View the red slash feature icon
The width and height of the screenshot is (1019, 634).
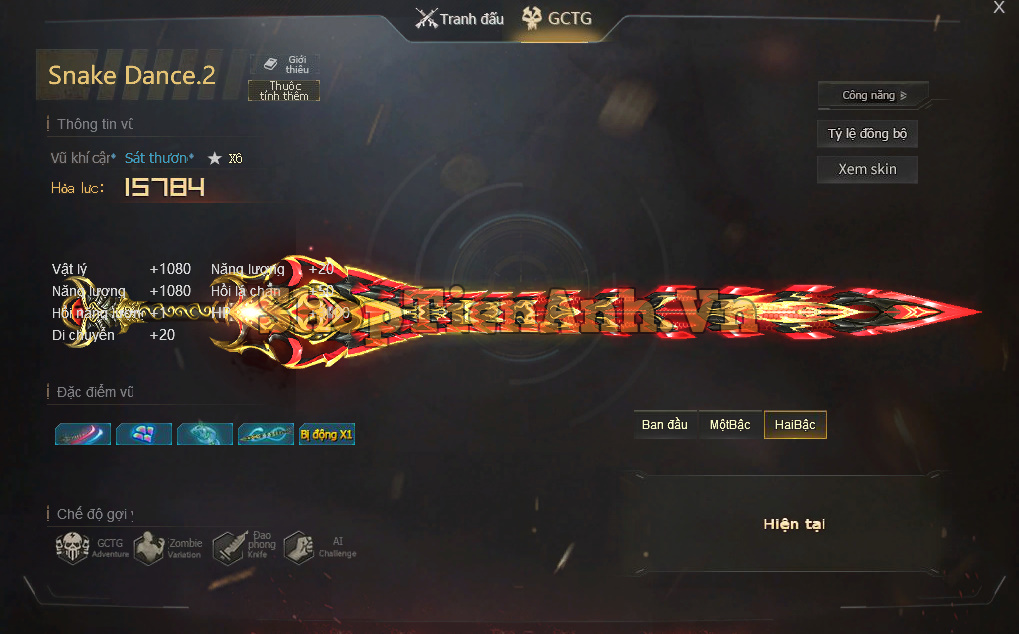(83, 434)
